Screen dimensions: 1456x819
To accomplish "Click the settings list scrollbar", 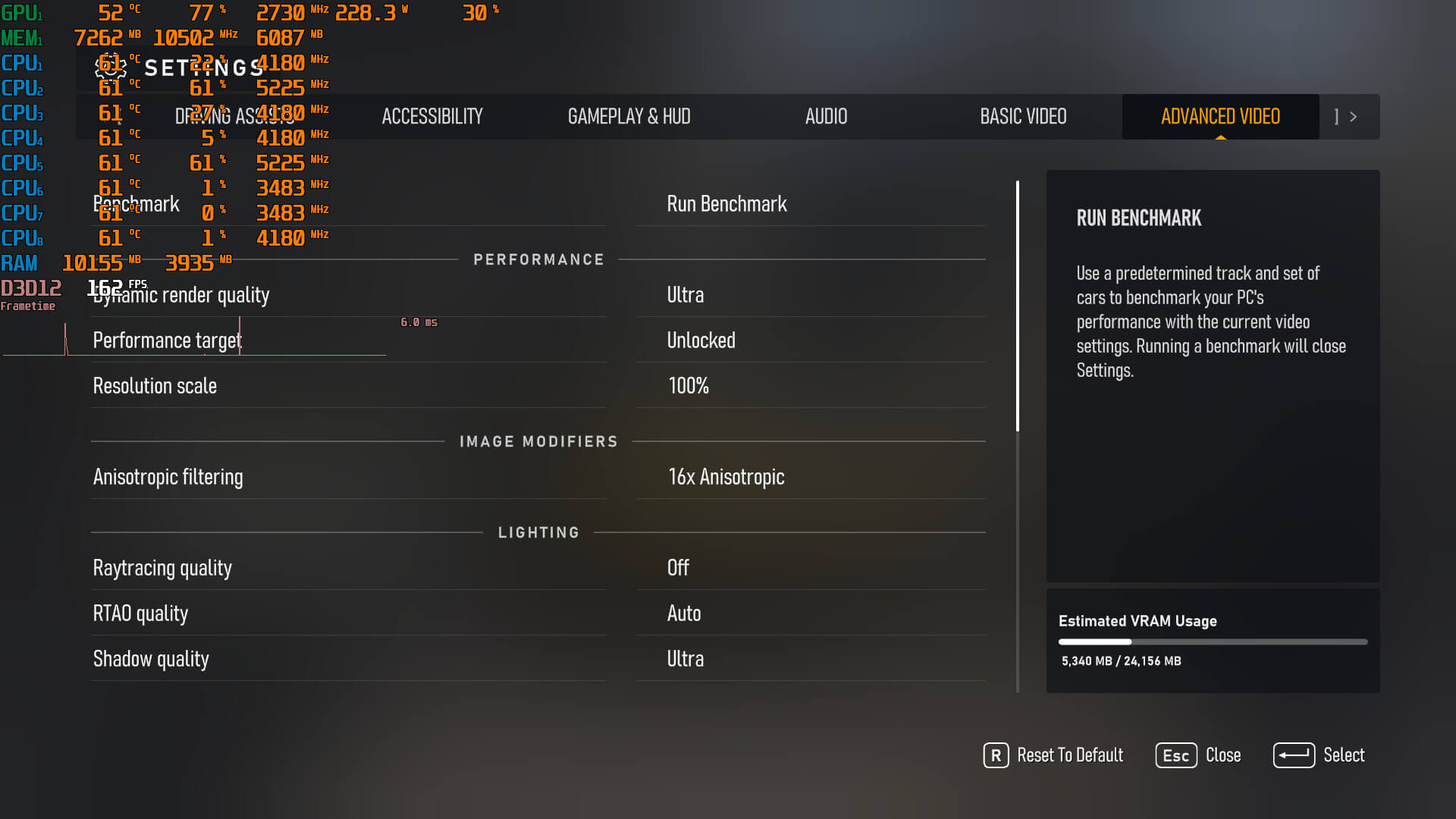I will click(x=1018, y=303).
